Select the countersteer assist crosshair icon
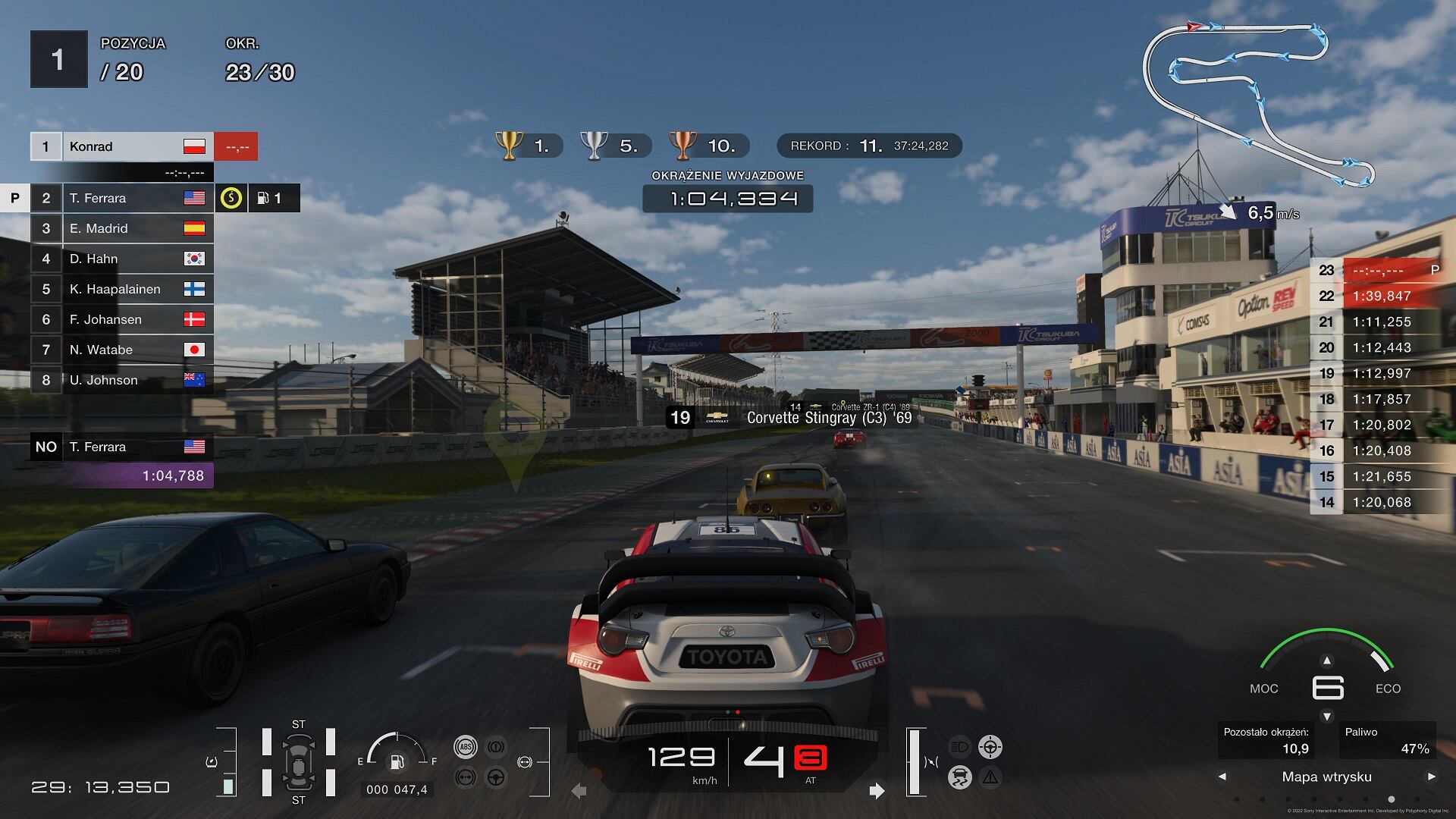Viewport: 1456px width, 819px height. (x=990, y=747)
